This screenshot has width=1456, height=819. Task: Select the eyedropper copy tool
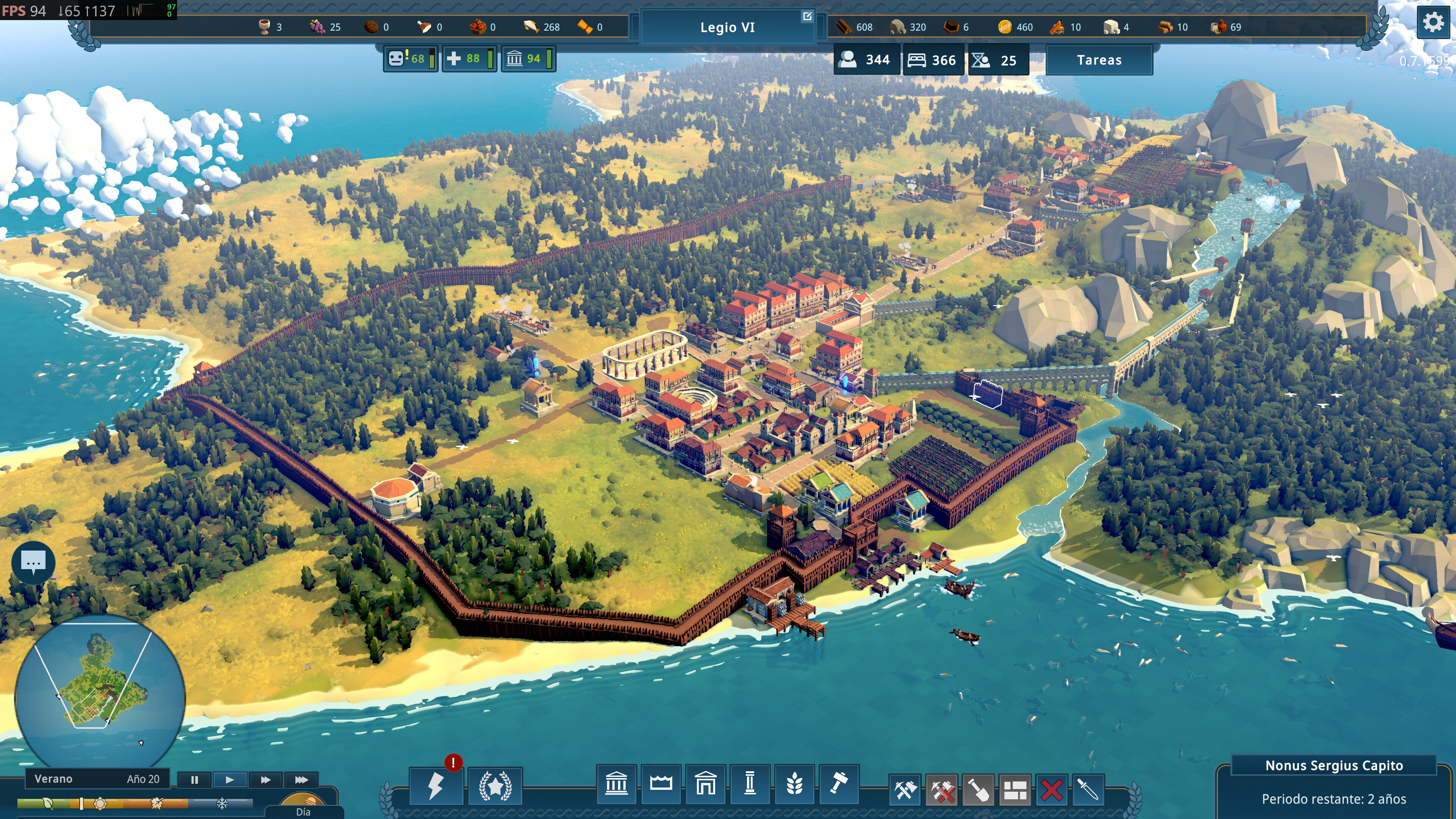1088,790
